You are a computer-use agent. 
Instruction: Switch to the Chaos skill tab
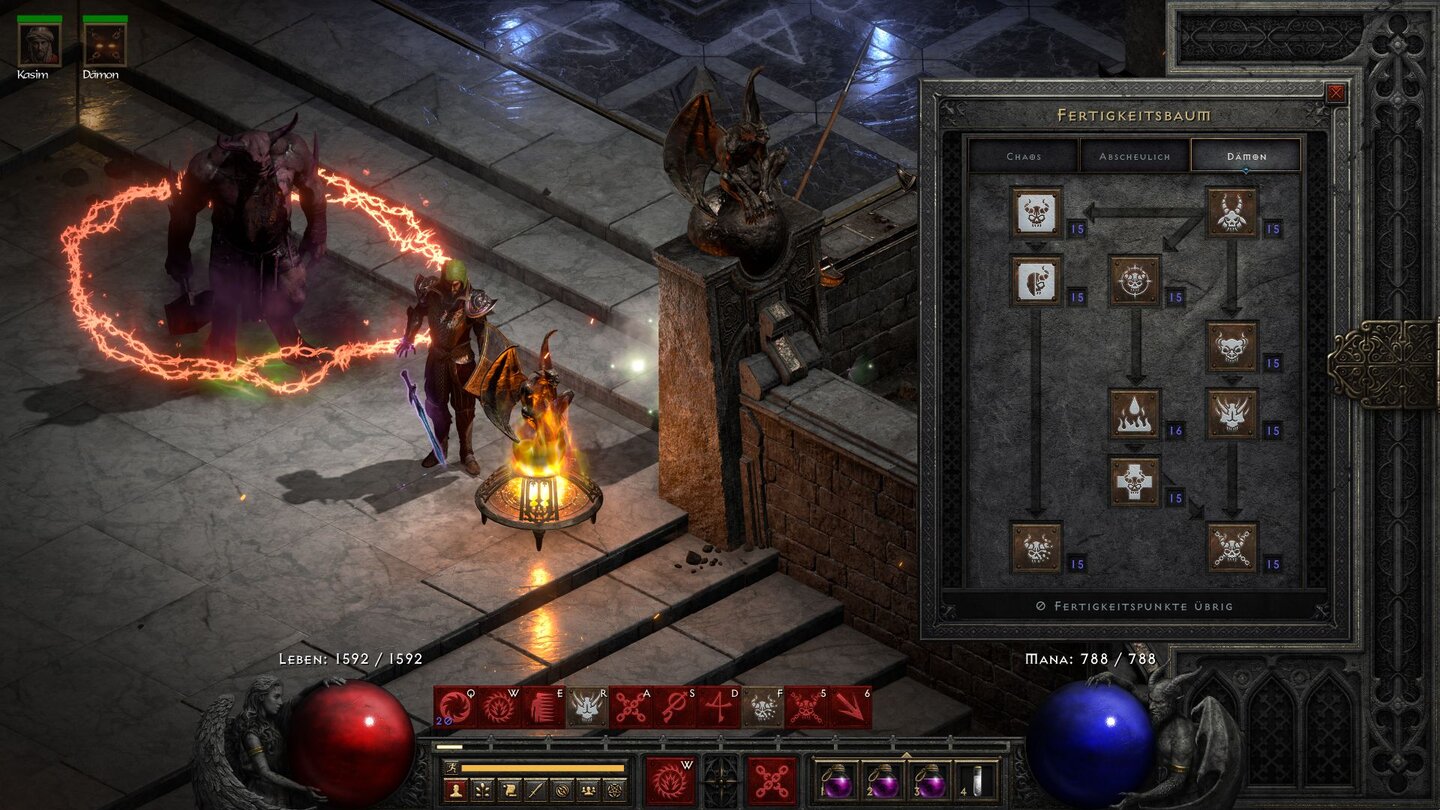[x=1023, y=157]
